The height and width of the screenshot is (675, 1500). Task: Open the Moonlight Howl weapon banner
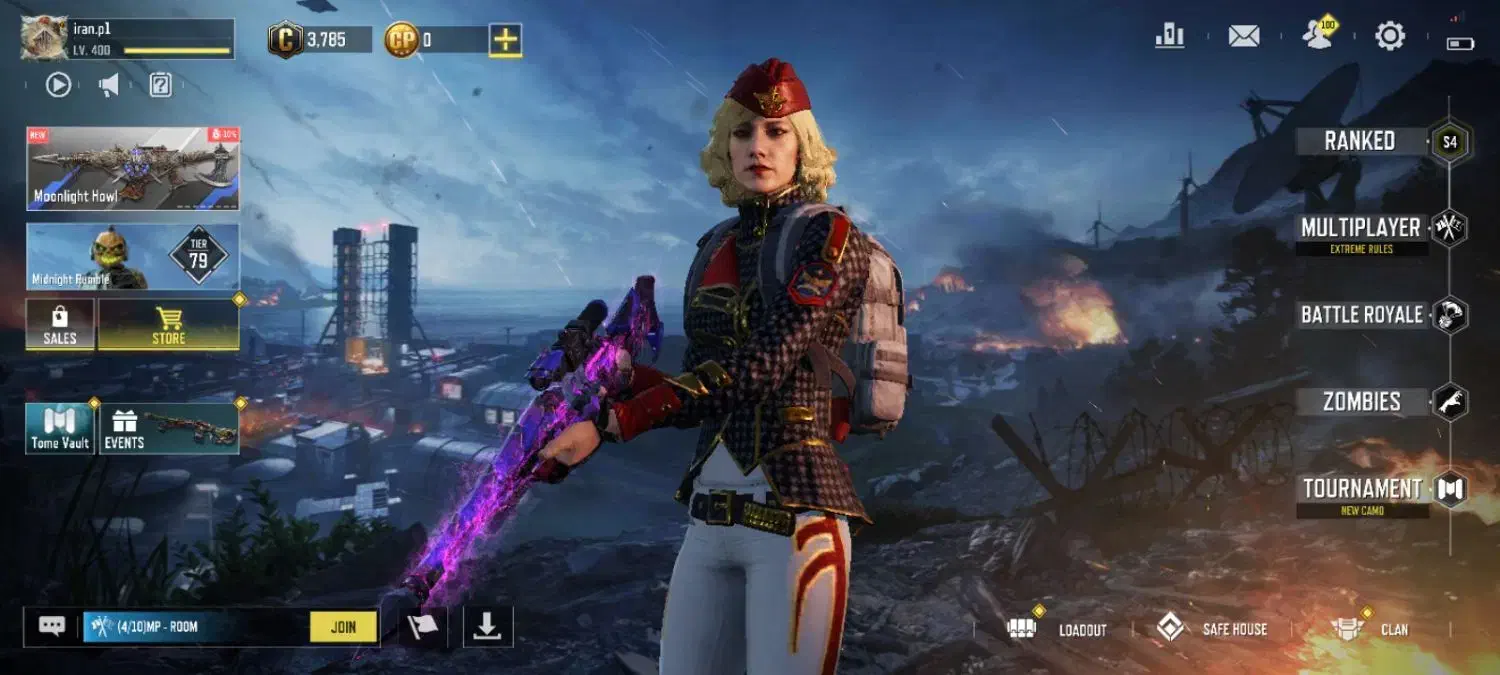click(x=133, y=168)
